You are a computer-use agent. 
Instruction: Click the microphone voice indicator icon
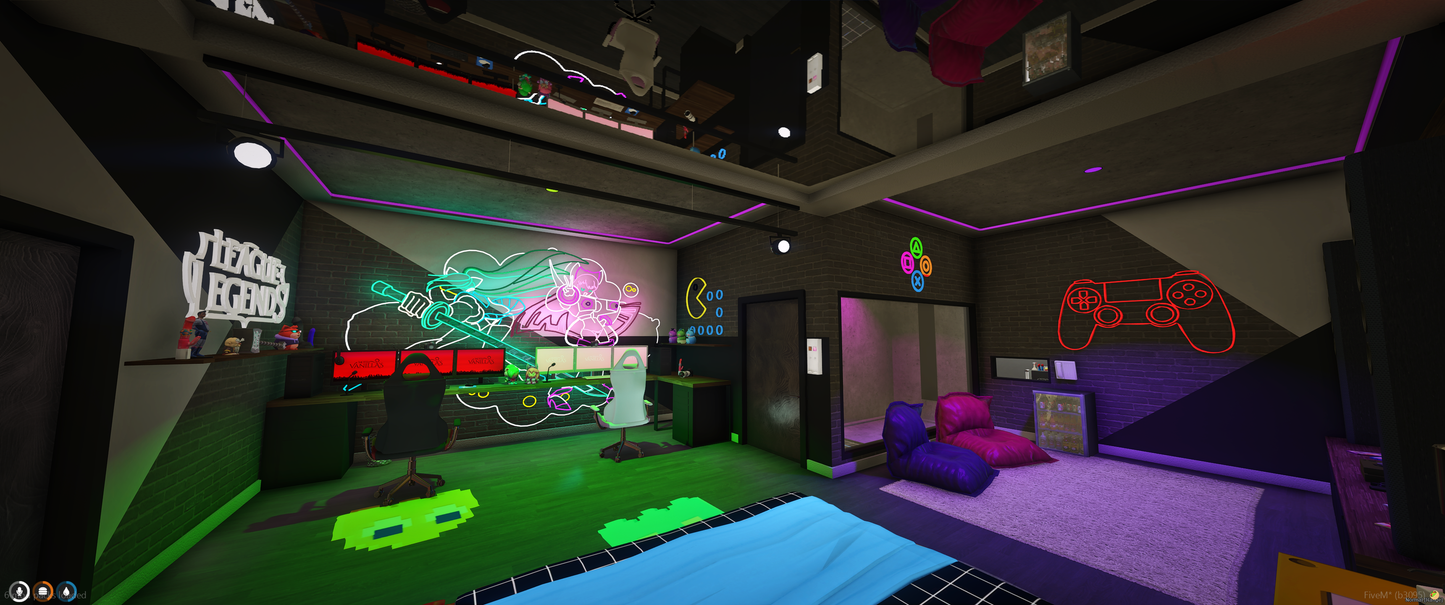(19, 593)
